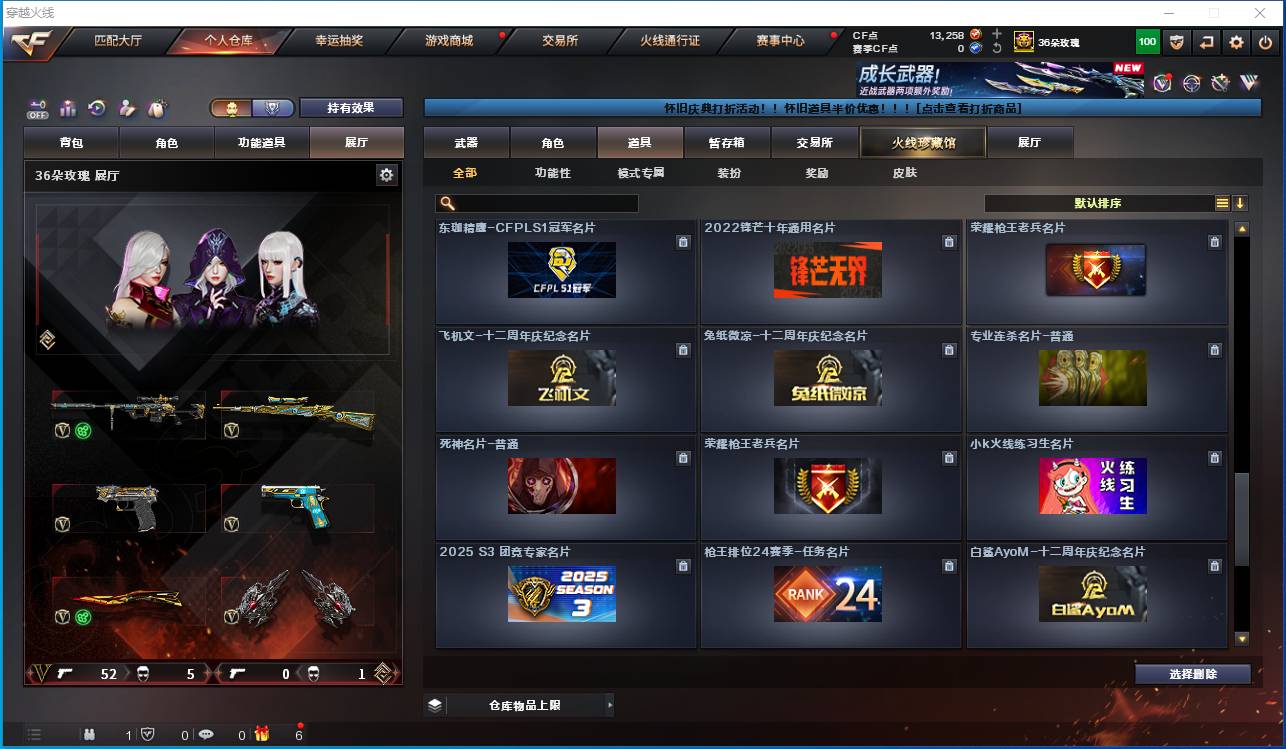Expand the 仓库物品上限 arrow
1286x749 pixels.
(x=609, y=704)
